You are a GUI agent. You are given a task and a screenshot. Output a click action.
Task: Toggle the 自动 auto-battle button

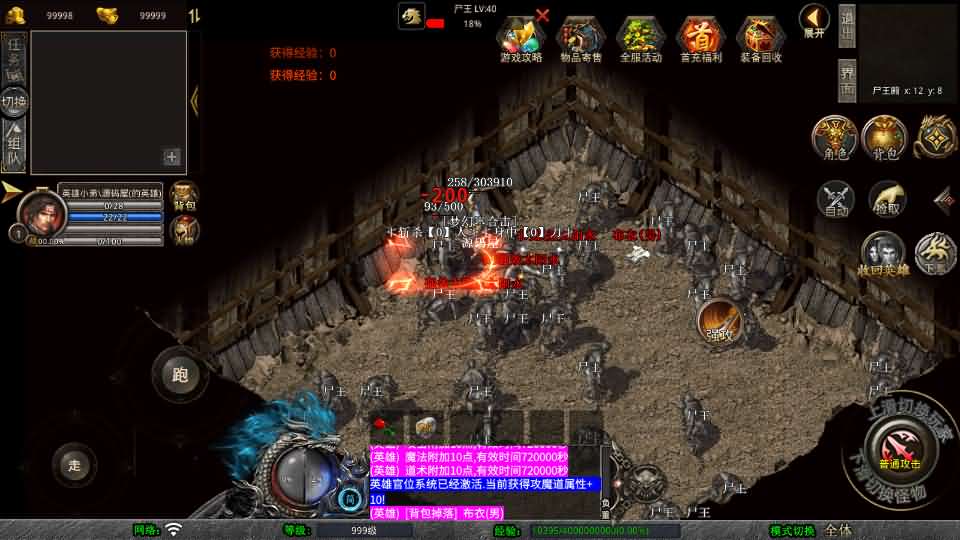tap(836, 199)
